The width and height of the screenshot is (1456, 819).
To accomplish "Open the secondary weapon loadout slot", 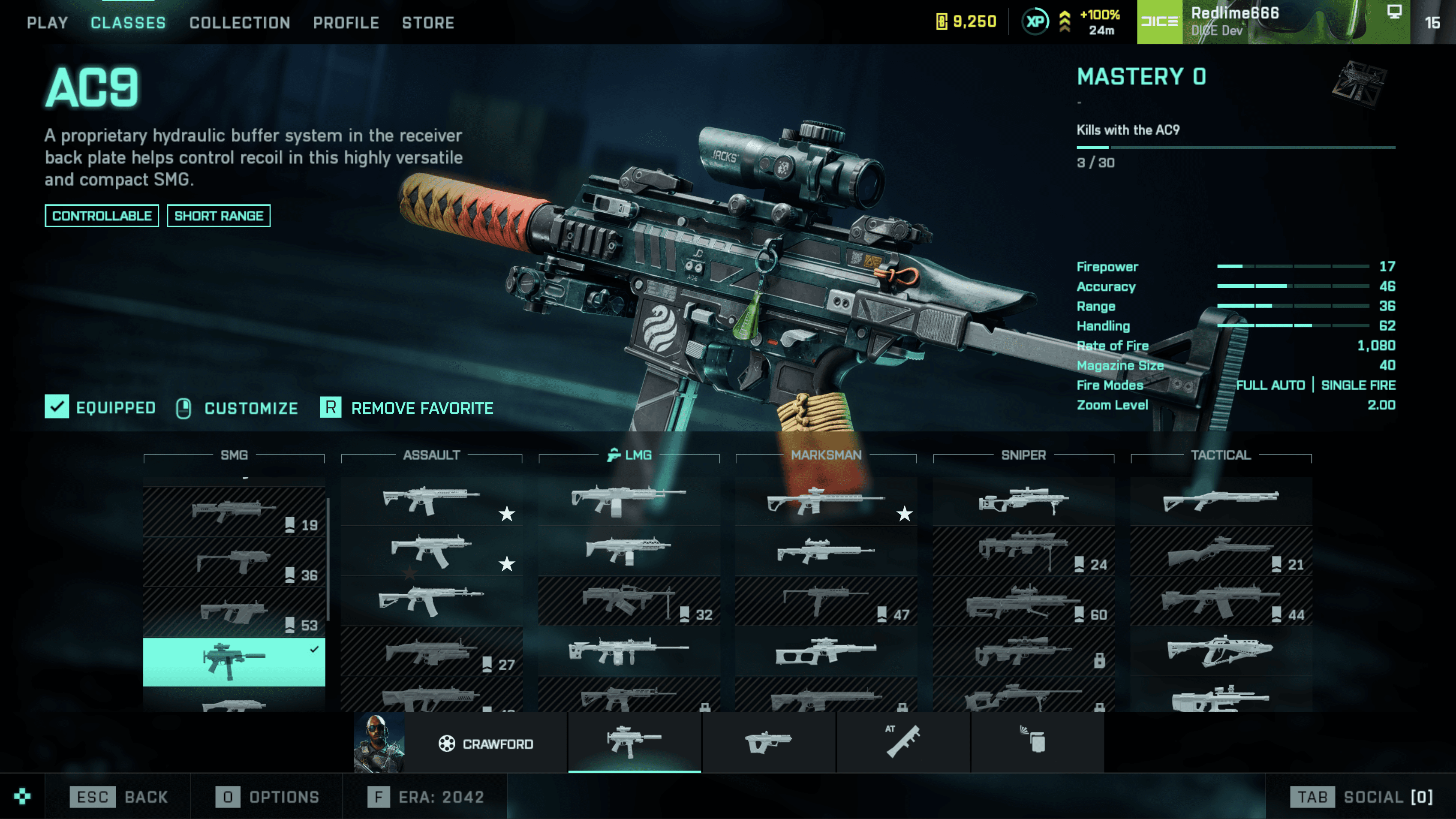I will coord(769,742).
